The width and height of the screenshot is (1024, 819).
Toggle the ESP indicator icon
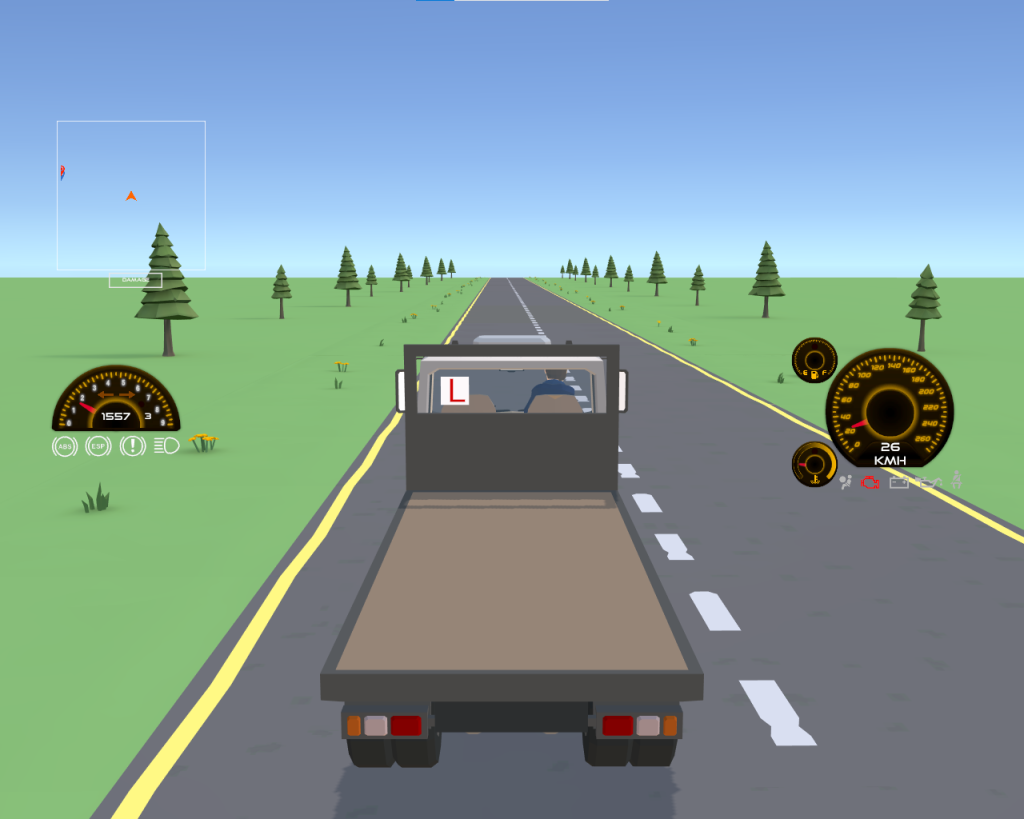[x=98, y=446]
